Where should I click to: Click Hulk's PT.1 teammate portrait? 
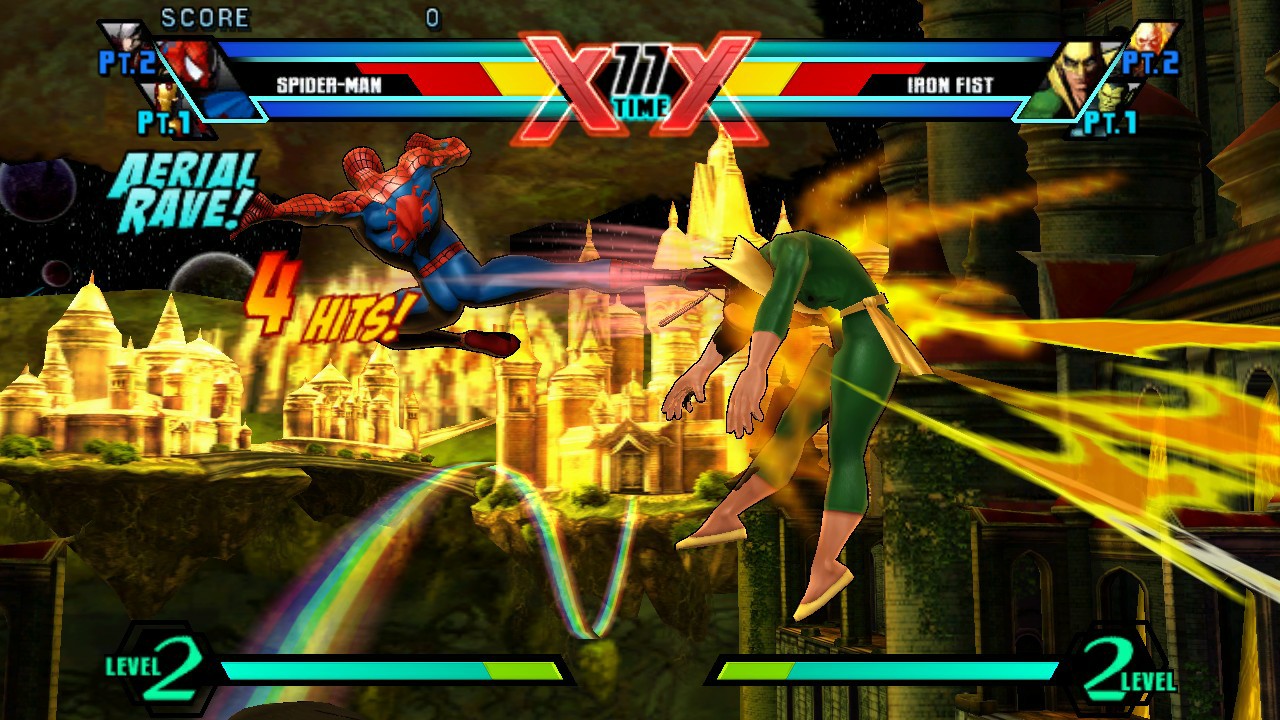pos(1110,98)
